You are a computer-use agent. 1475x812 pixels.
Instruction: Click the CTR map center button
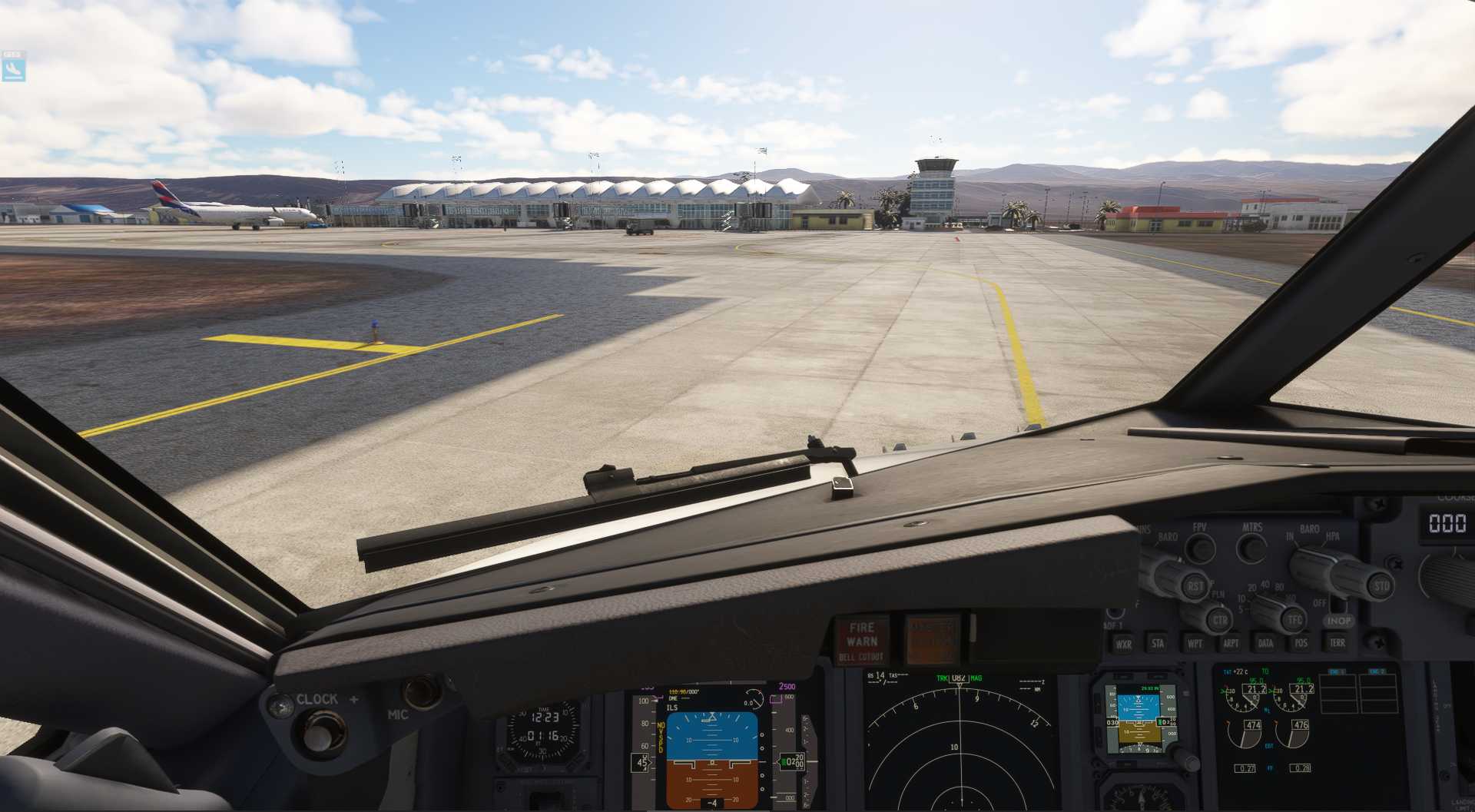1220,619
